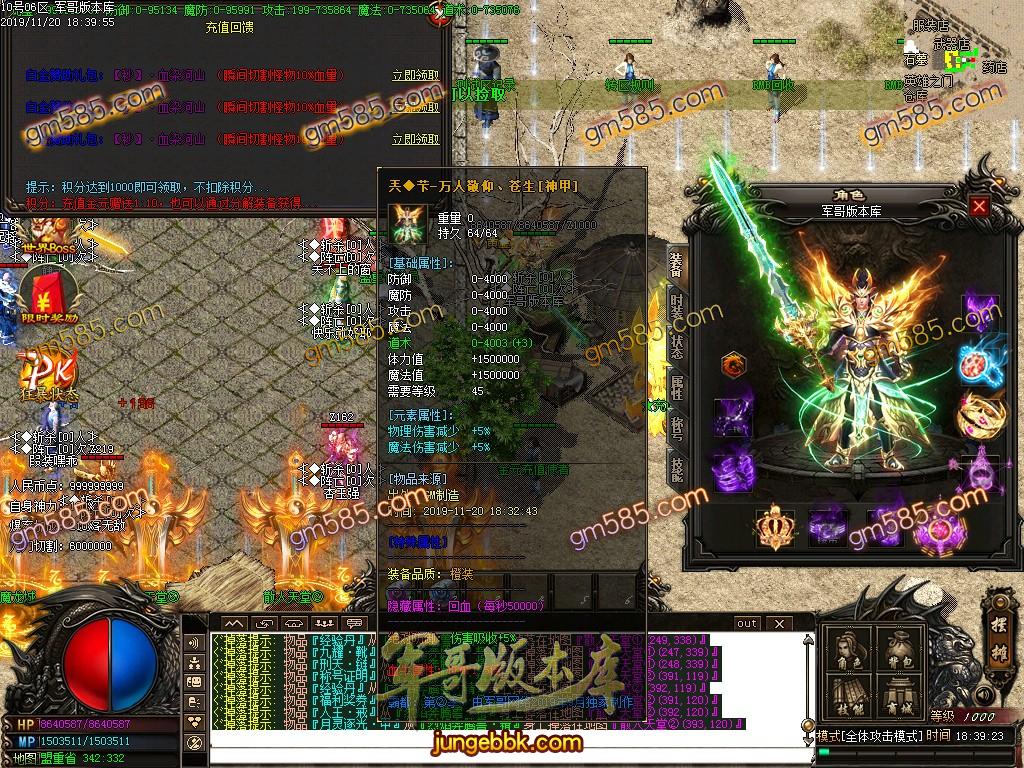This screenshot has height=768, width=1024.
Task: Open the 状态 status tab
Action: click(x=677, y=342)
